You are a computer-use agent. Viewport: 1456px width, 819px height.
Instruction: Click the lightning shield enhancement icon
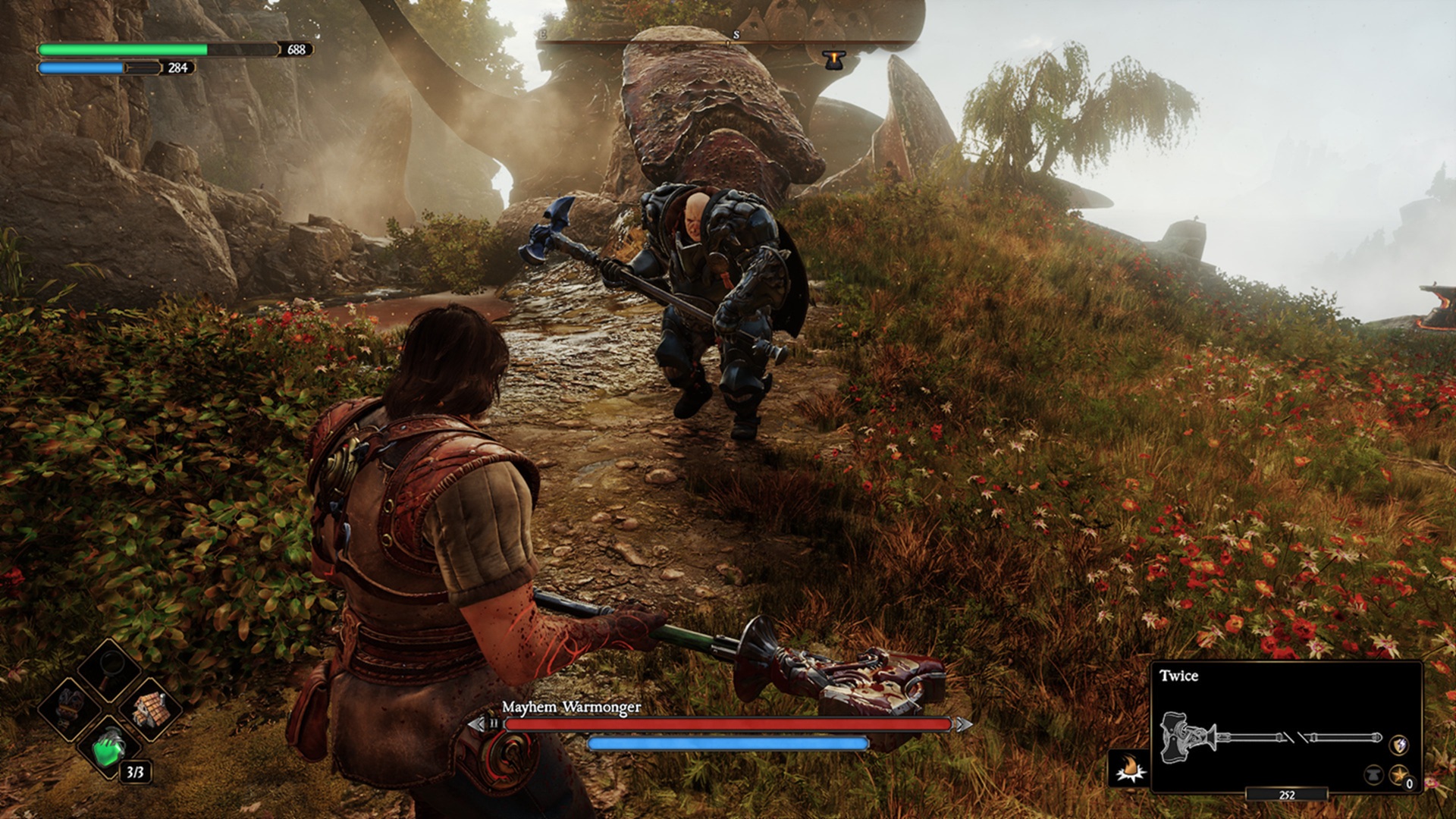click(x=1399, y=744)
